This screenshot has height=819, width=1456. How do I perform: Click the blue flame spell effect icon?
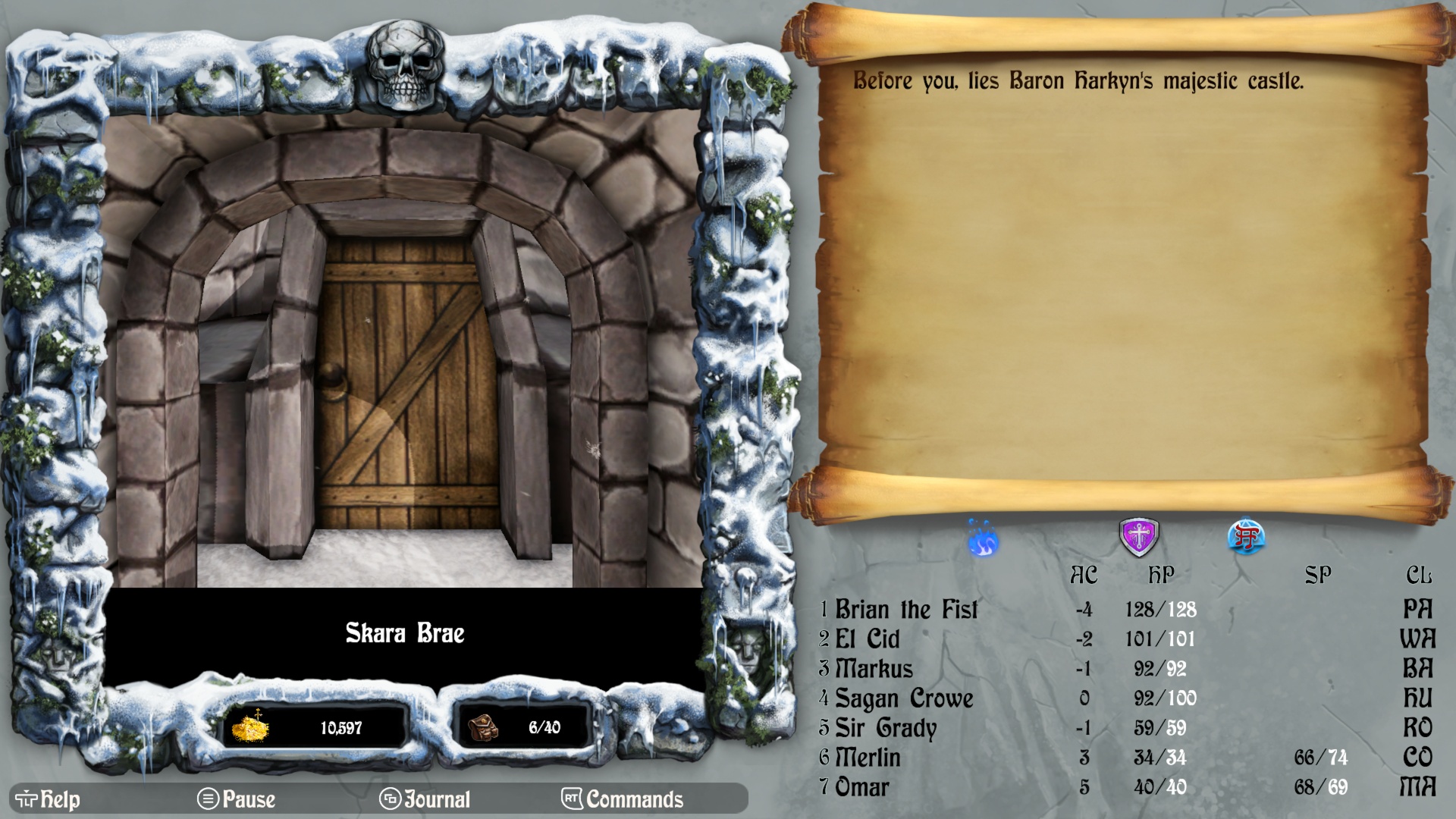(x=984, y=540)
